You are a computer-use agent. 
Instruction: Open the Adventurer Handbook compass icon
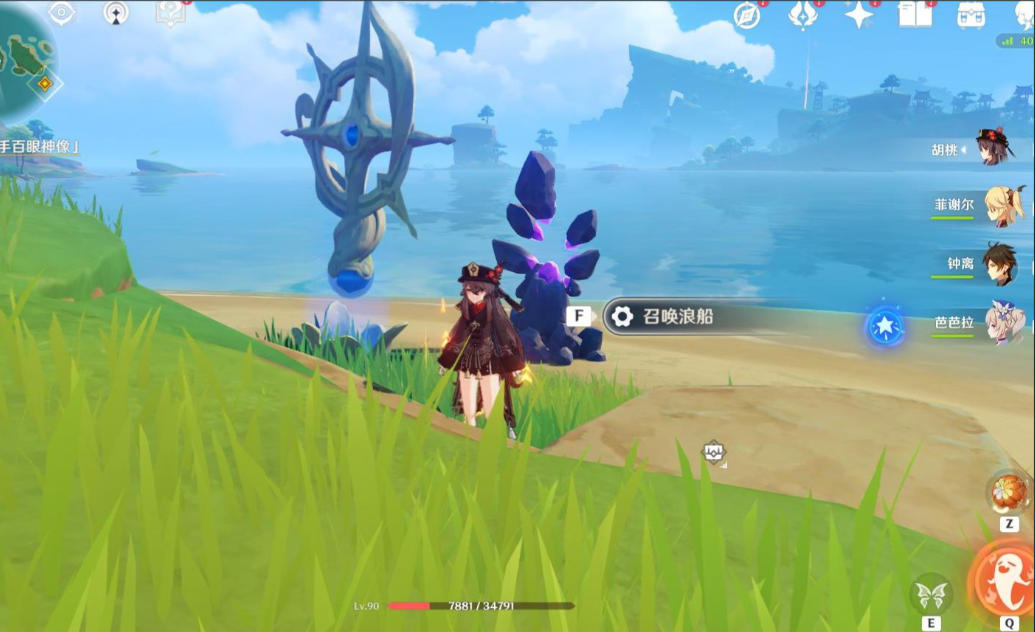pos(746,15)
